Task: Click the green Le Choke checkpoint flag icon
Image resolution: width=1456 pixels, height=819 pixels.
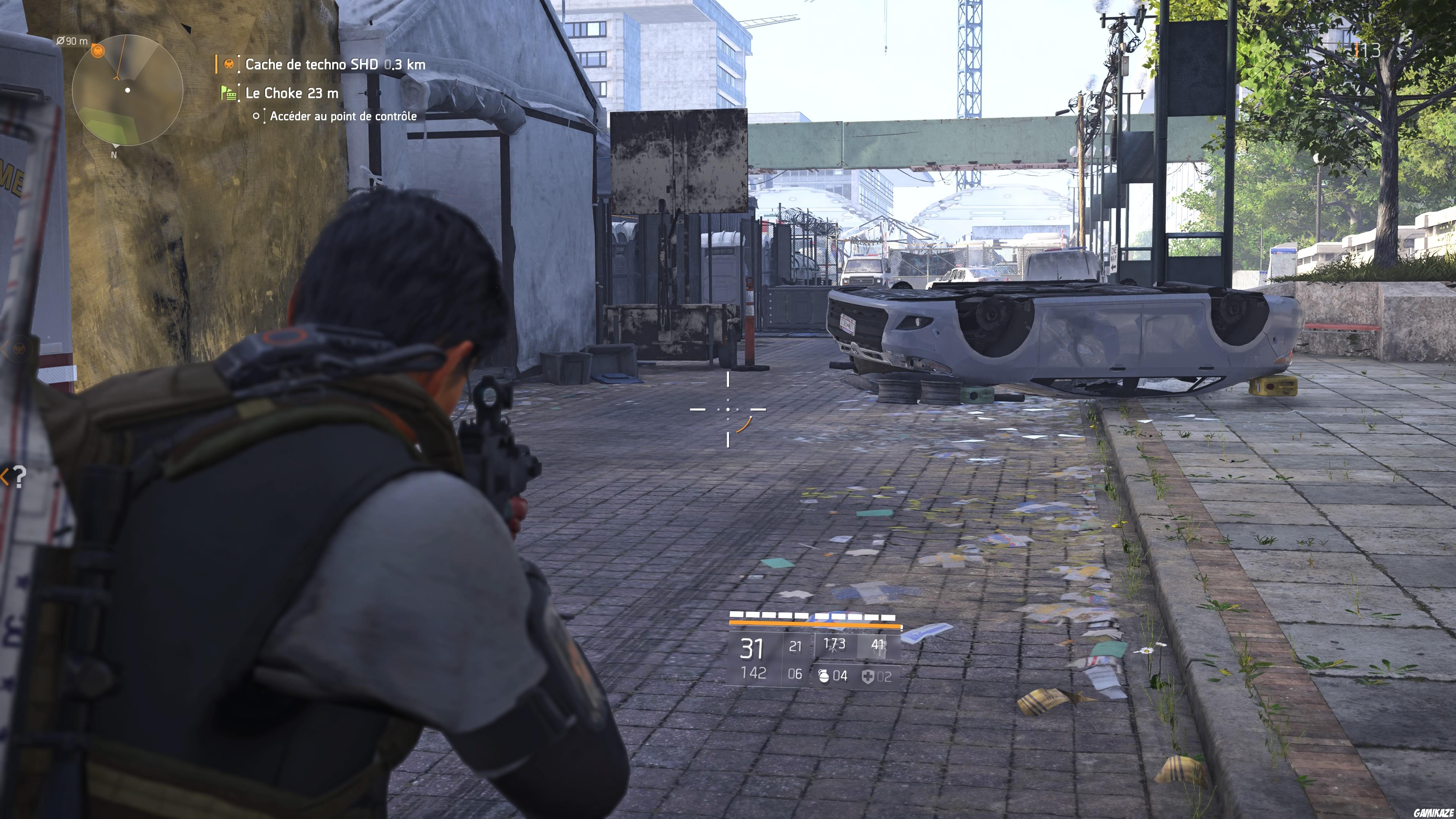Action: point(229,93)
